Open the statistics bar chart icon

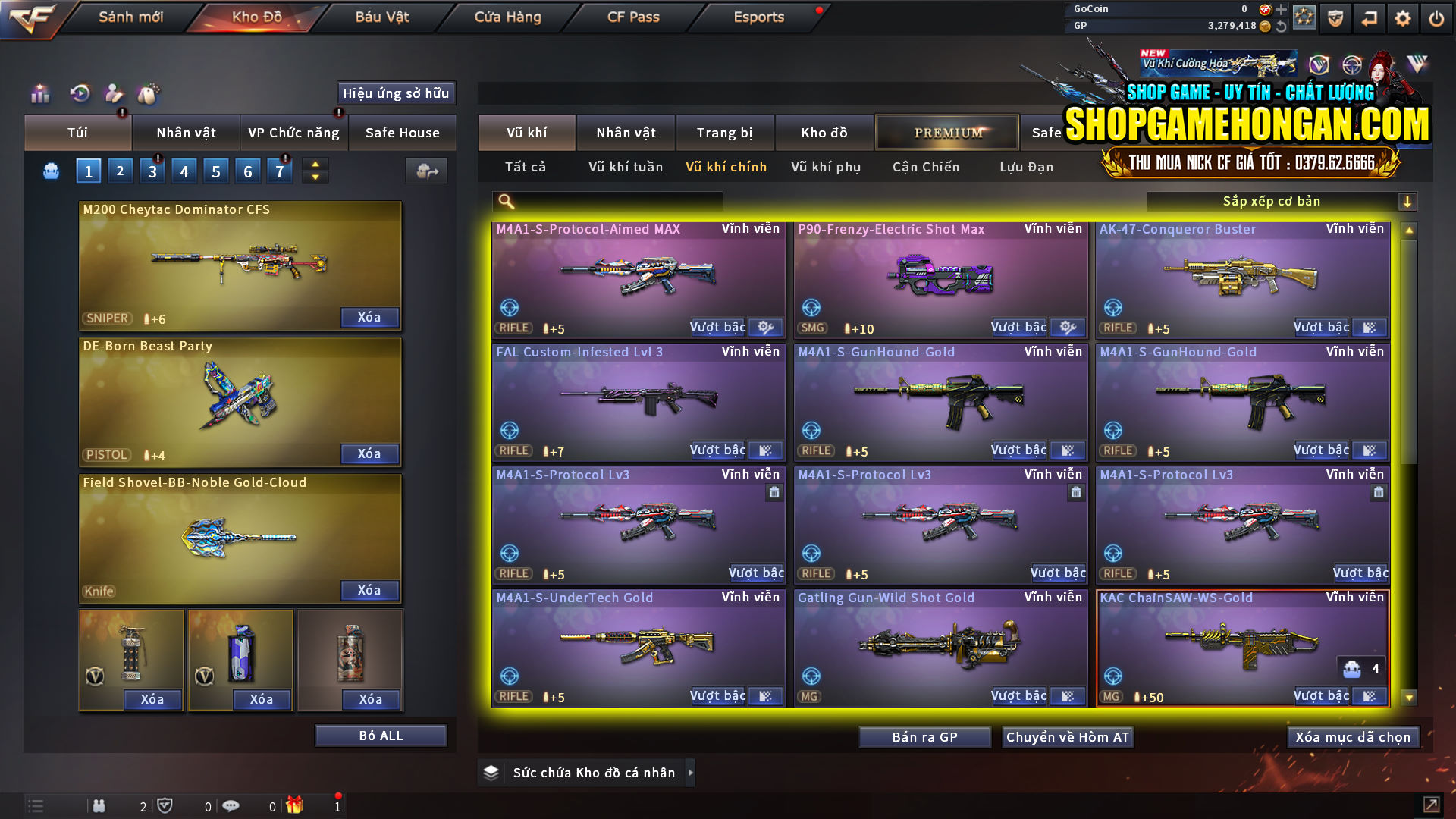39,94
